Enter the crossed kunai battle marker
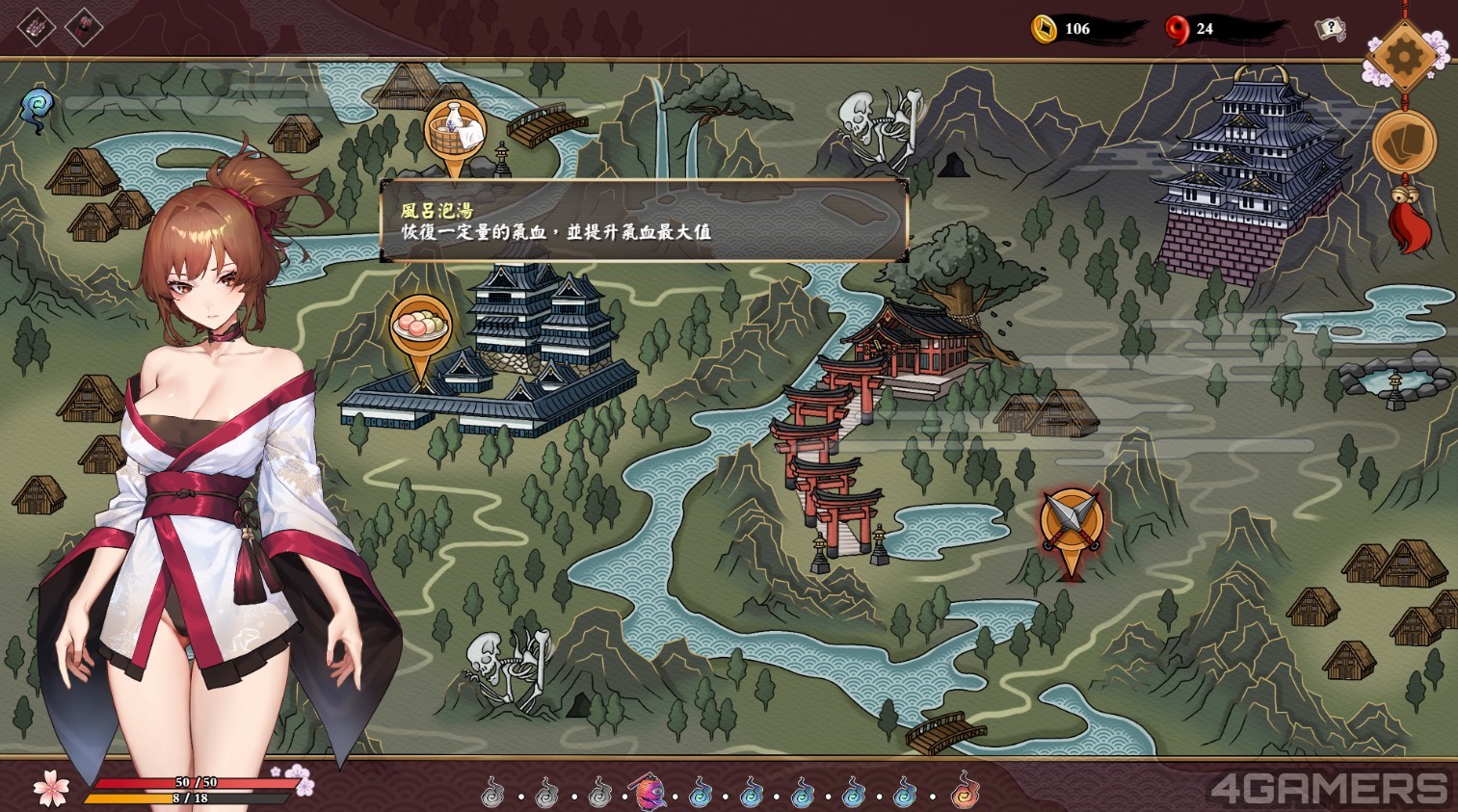The height and width of the screenshot is (812, 1458). (1070, 522)
